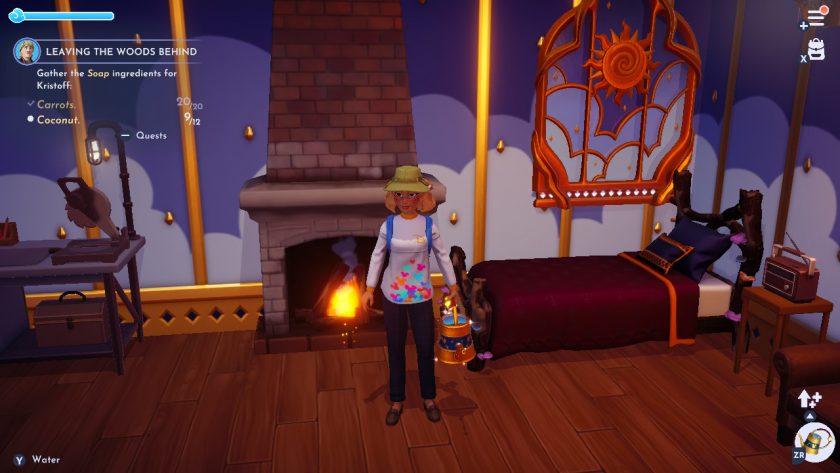This screenshot has width=840, height=473.
Task: Click Kristoff's portrait in the quest tracker
Action: coord(27,51)
